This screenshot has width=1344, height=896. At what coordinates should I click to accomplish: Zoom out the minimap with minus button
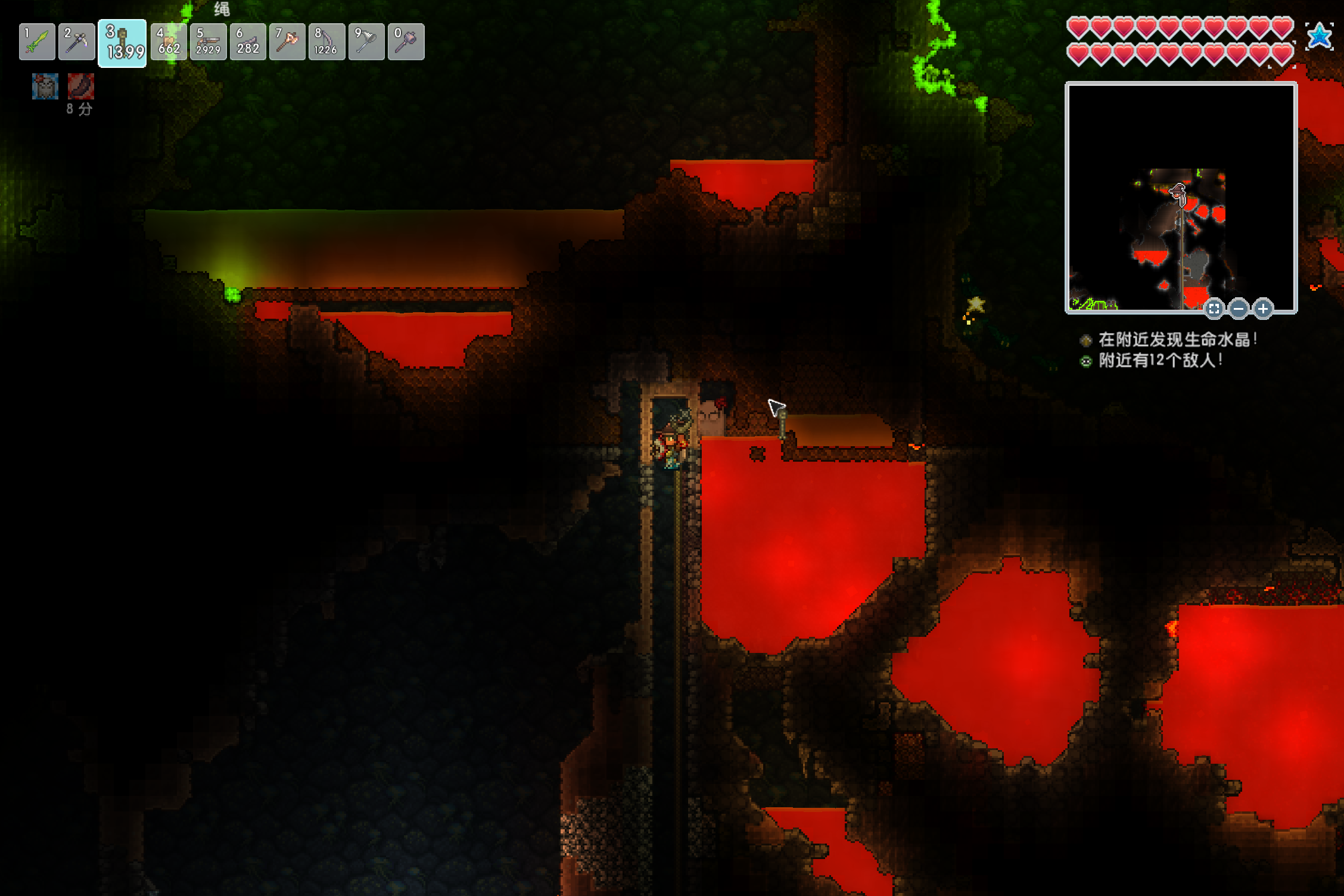click(x=1239, y=309)
